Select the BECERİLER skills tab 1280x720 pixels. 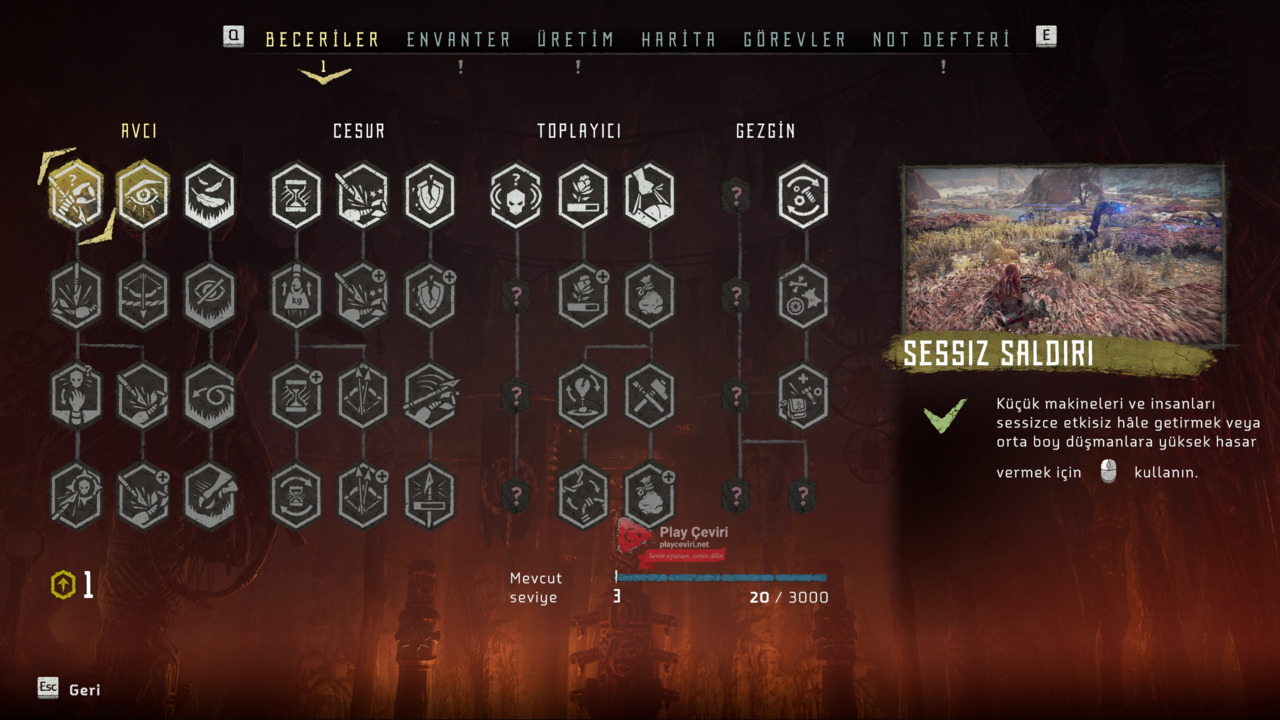322,40
